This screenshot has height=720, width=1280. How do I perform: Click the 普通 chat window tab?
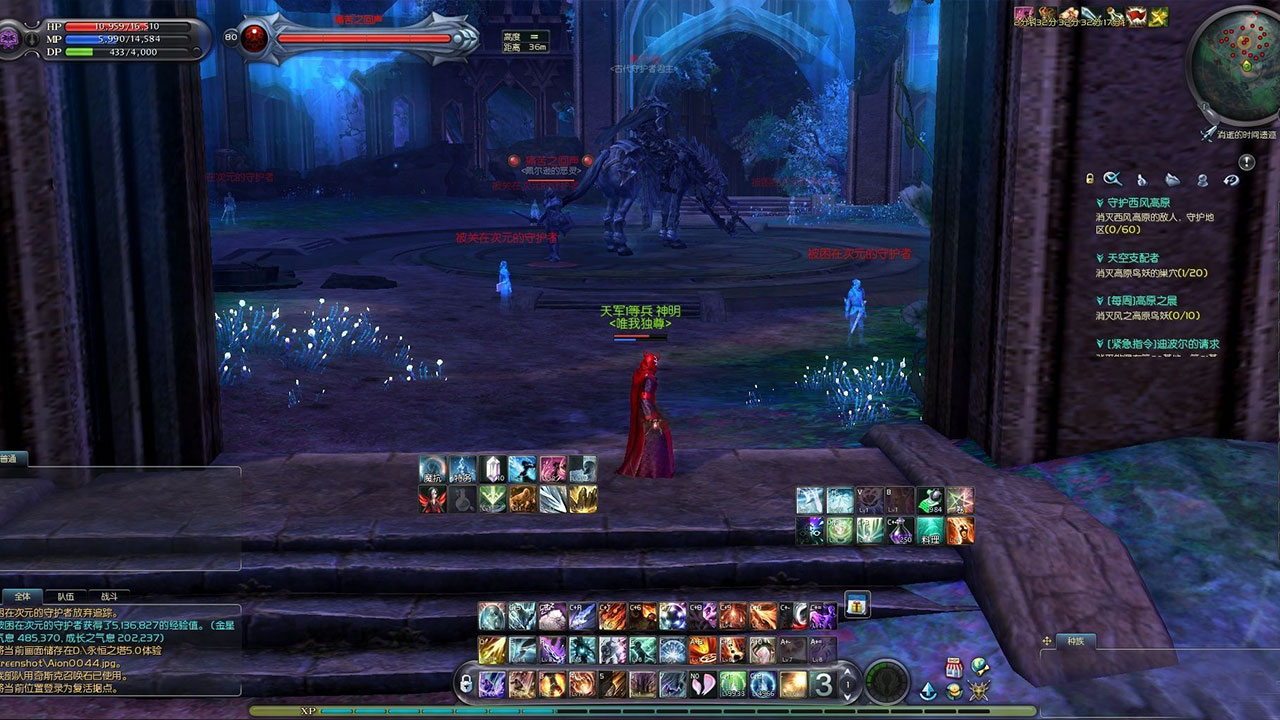tap(10, 459)
